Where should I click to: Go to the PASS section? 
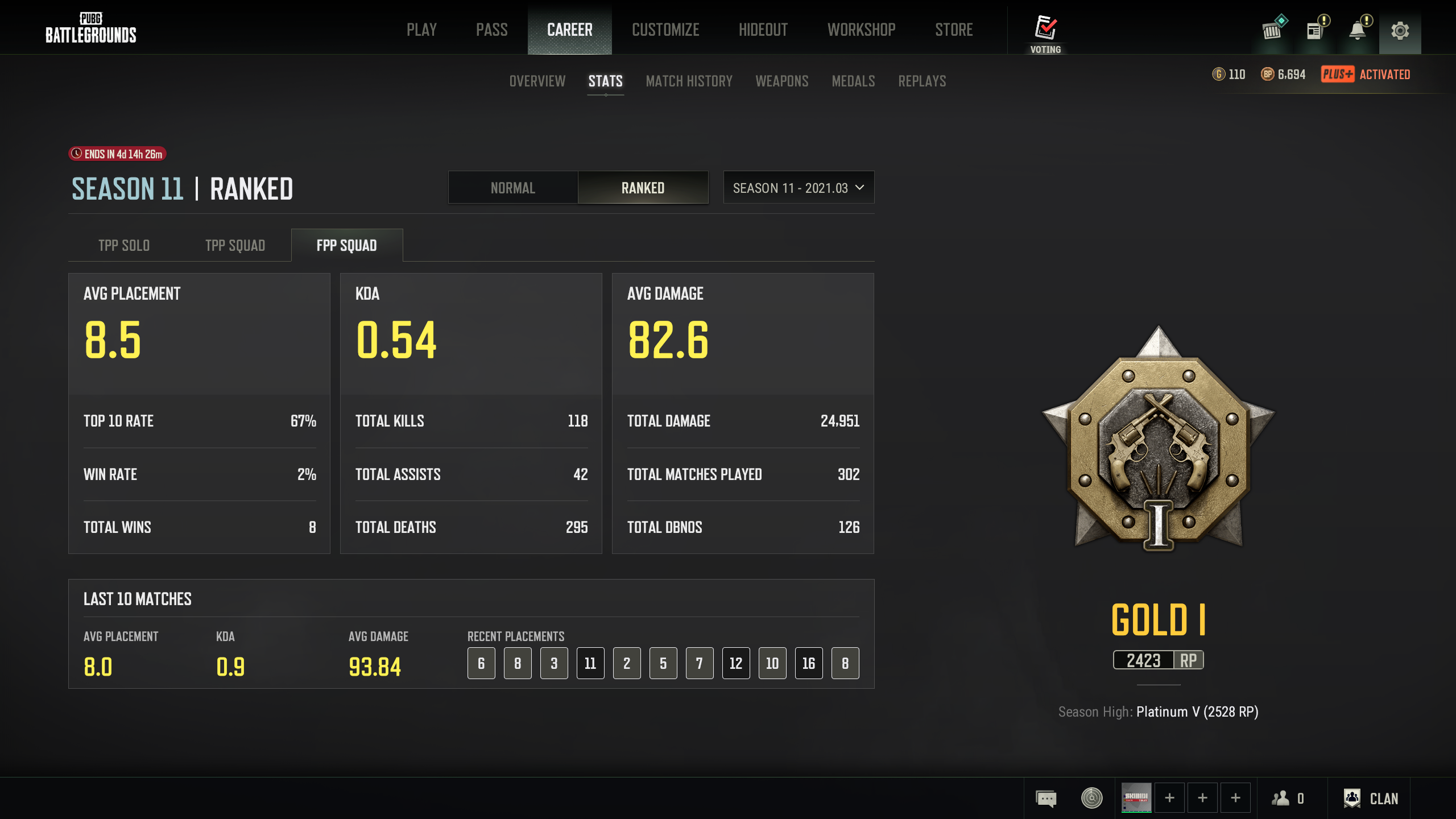491,30
